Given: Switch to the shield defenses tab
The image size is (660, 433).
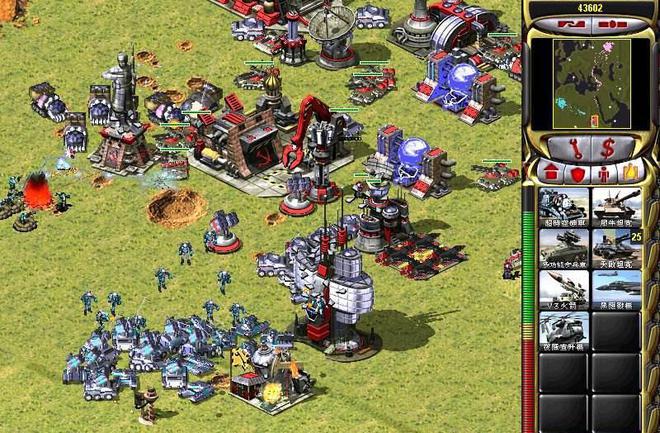Looking at the screenshot, I should 575,173.
